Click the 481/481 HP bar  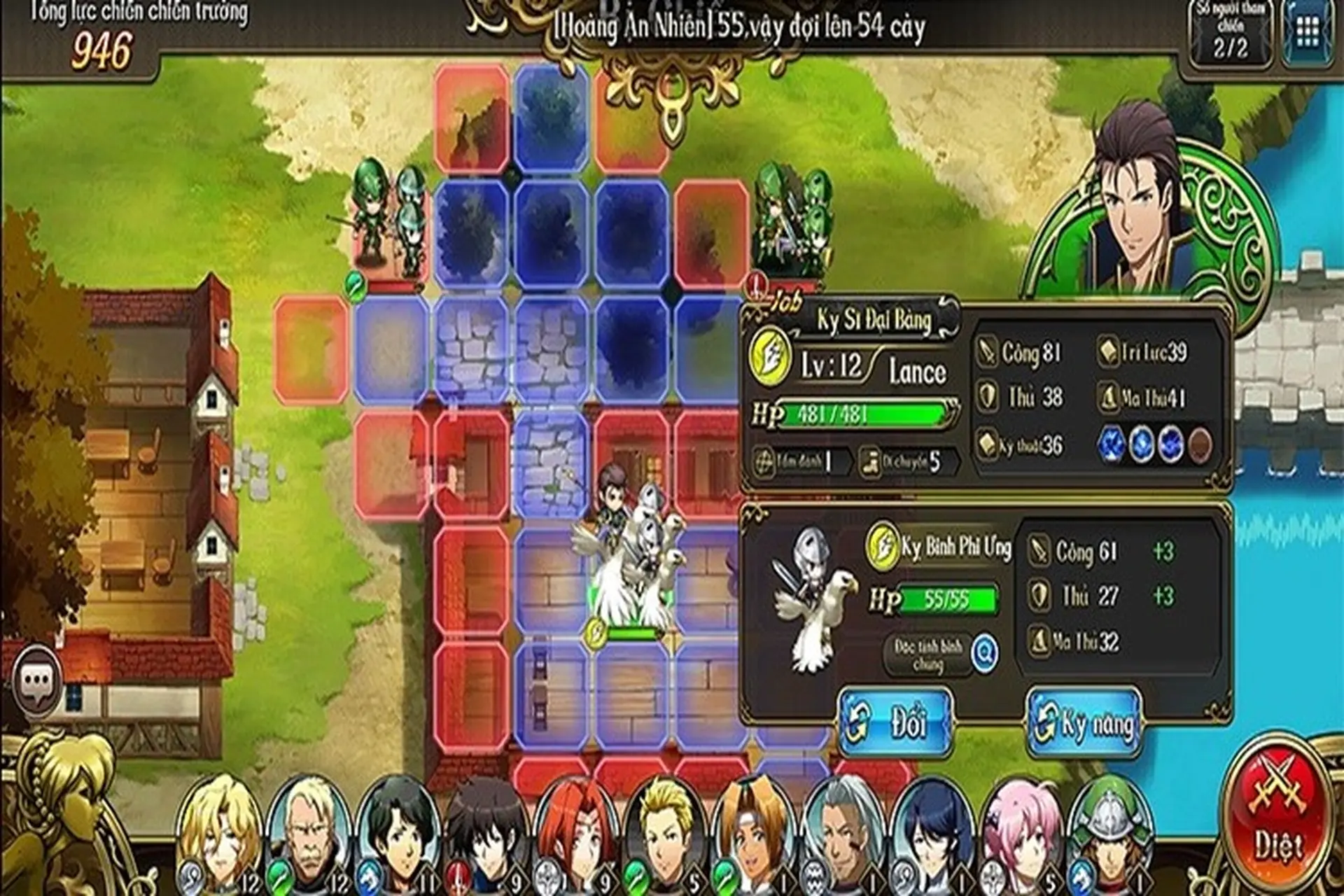pos(868,413)
